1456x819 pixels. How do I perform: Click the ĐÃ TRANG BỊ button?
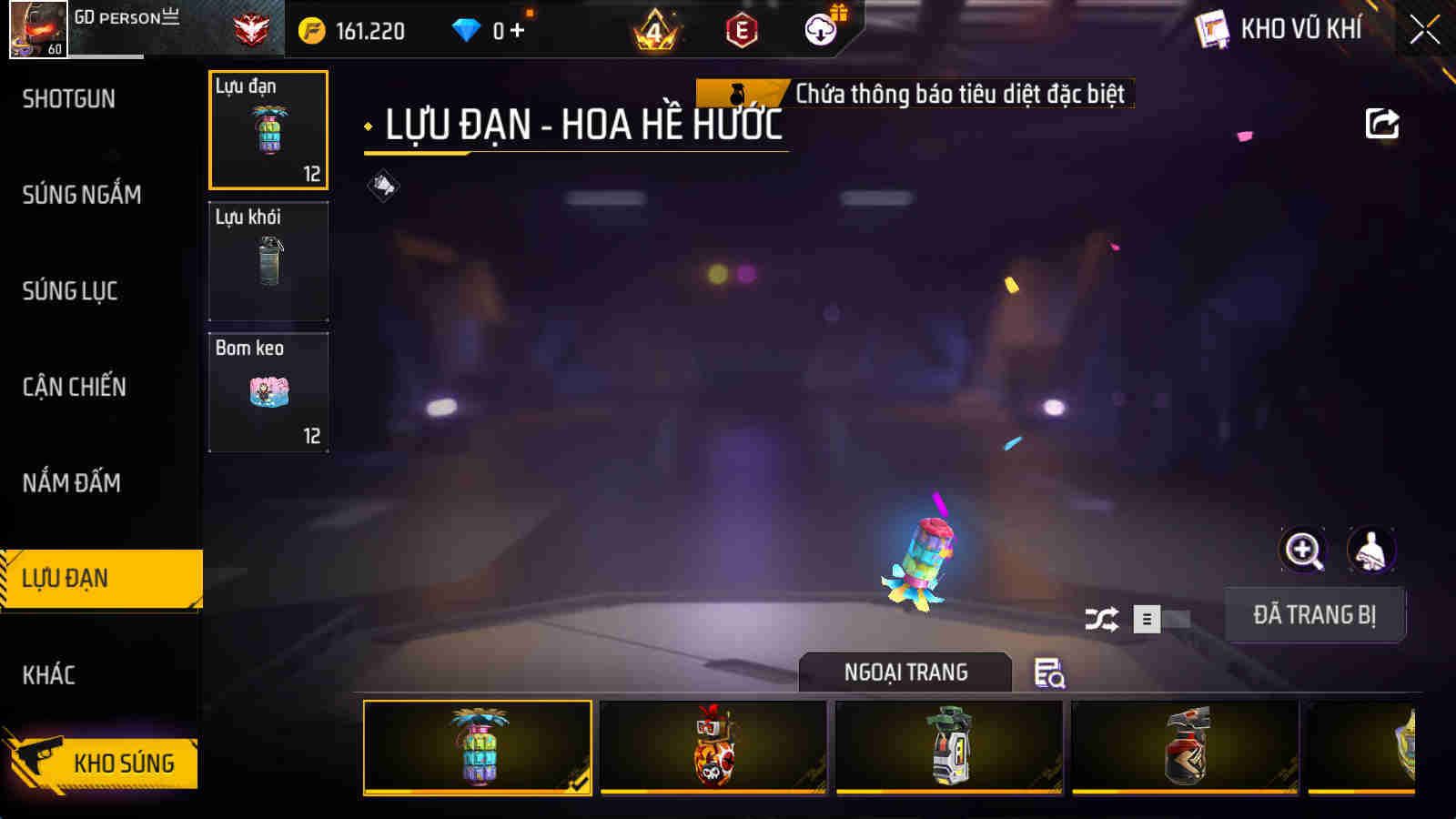(x=1315, y=615)
